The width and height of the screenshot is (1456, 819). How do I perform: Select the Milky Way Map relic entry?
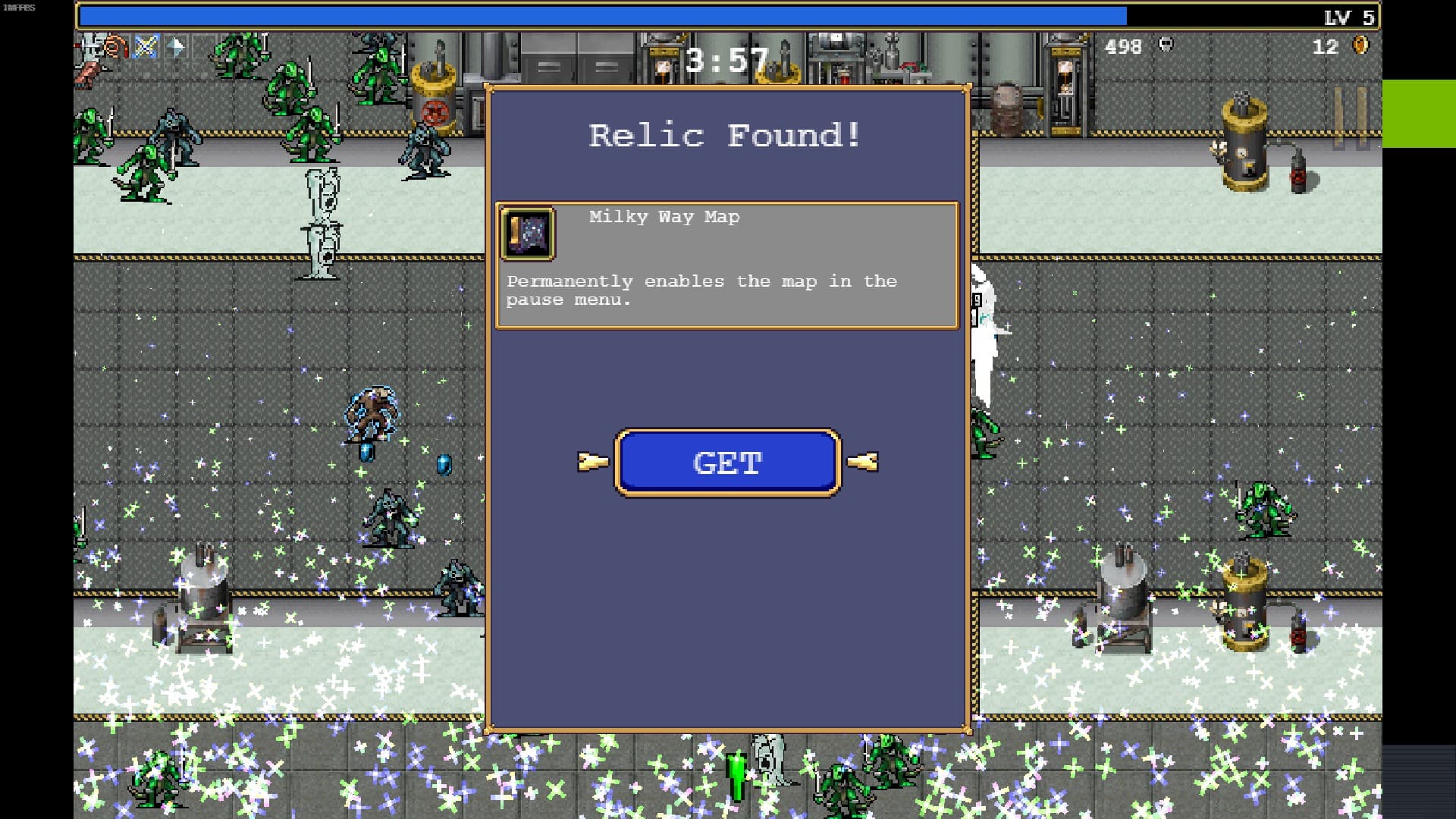pos(726,265)
